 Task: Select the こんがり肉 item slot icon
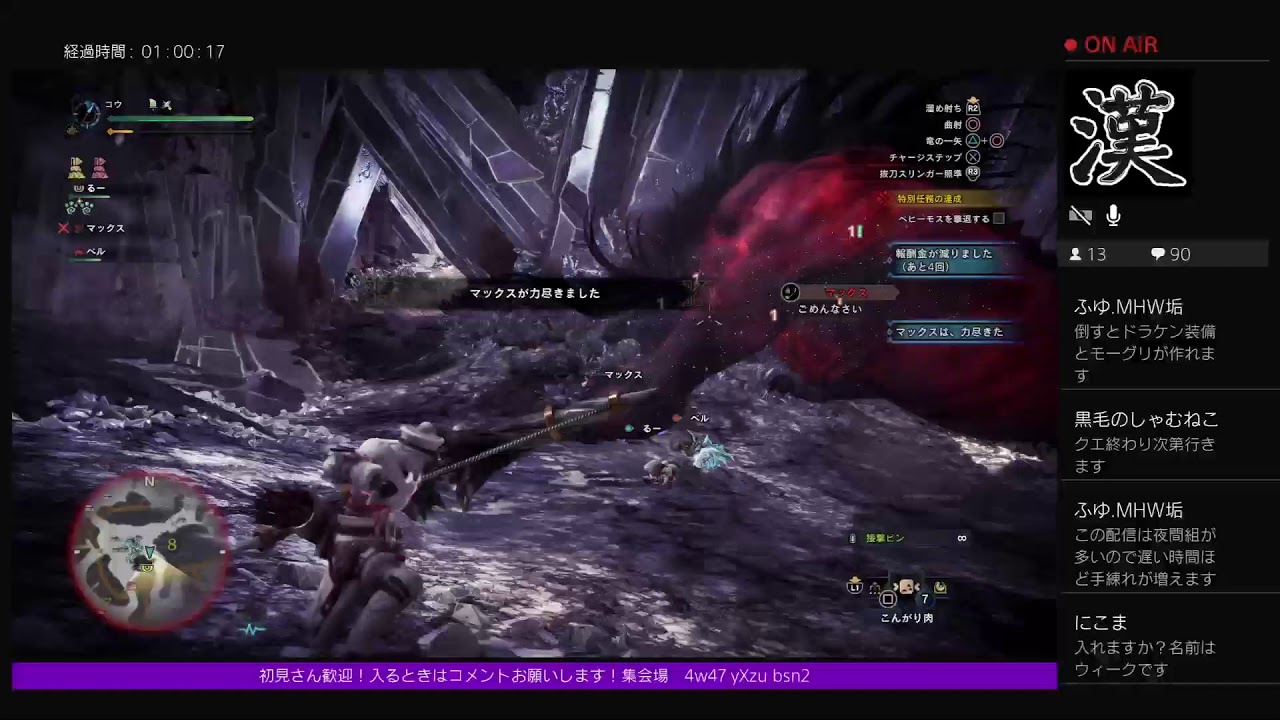click(x=908, y=586)
